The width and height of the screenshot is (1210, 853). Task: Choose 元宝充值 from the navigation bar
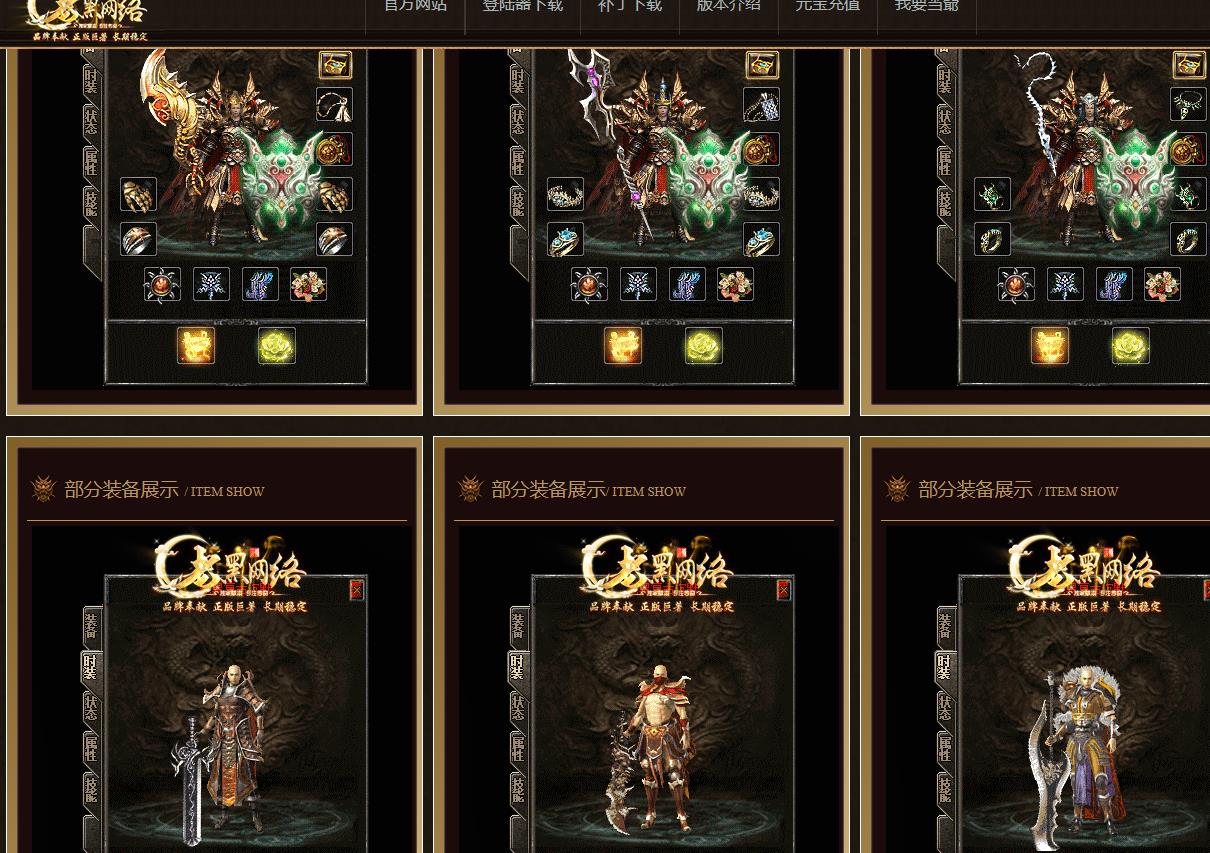point(827,6)
